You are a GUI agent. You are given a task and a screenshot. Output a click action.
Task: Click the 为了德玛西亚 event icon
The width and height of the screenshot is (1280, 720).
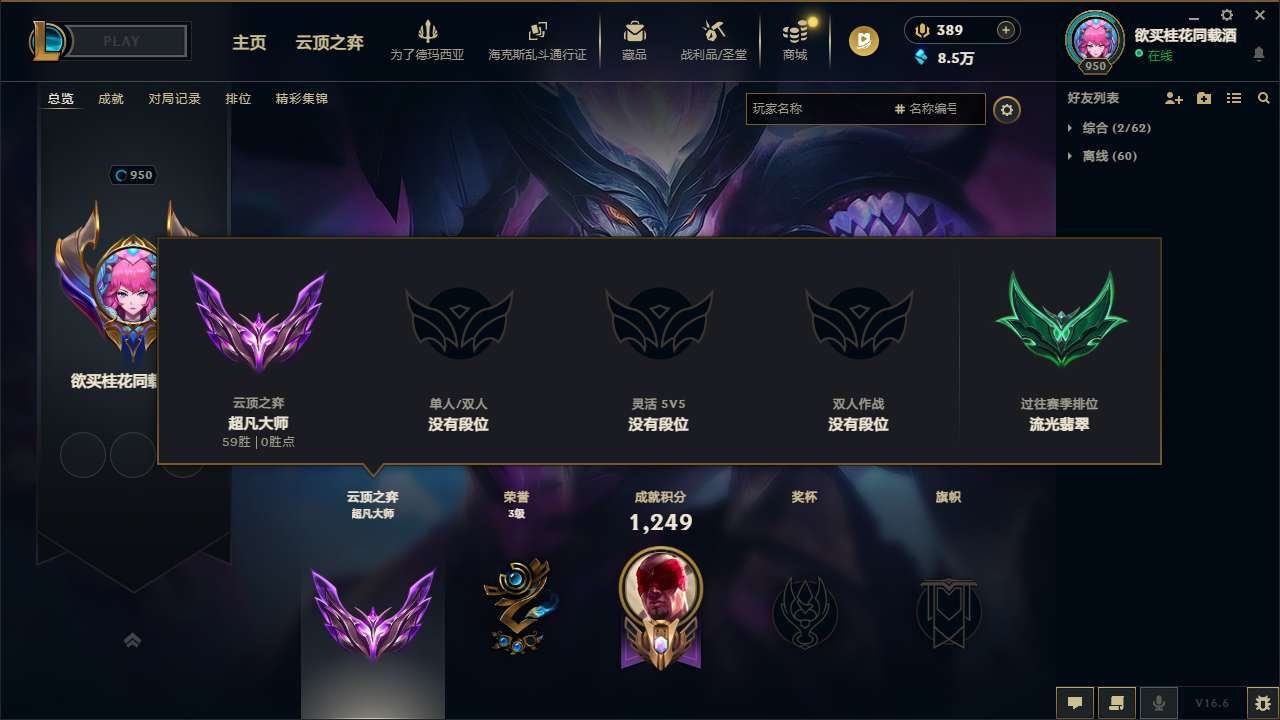(428, 40)
